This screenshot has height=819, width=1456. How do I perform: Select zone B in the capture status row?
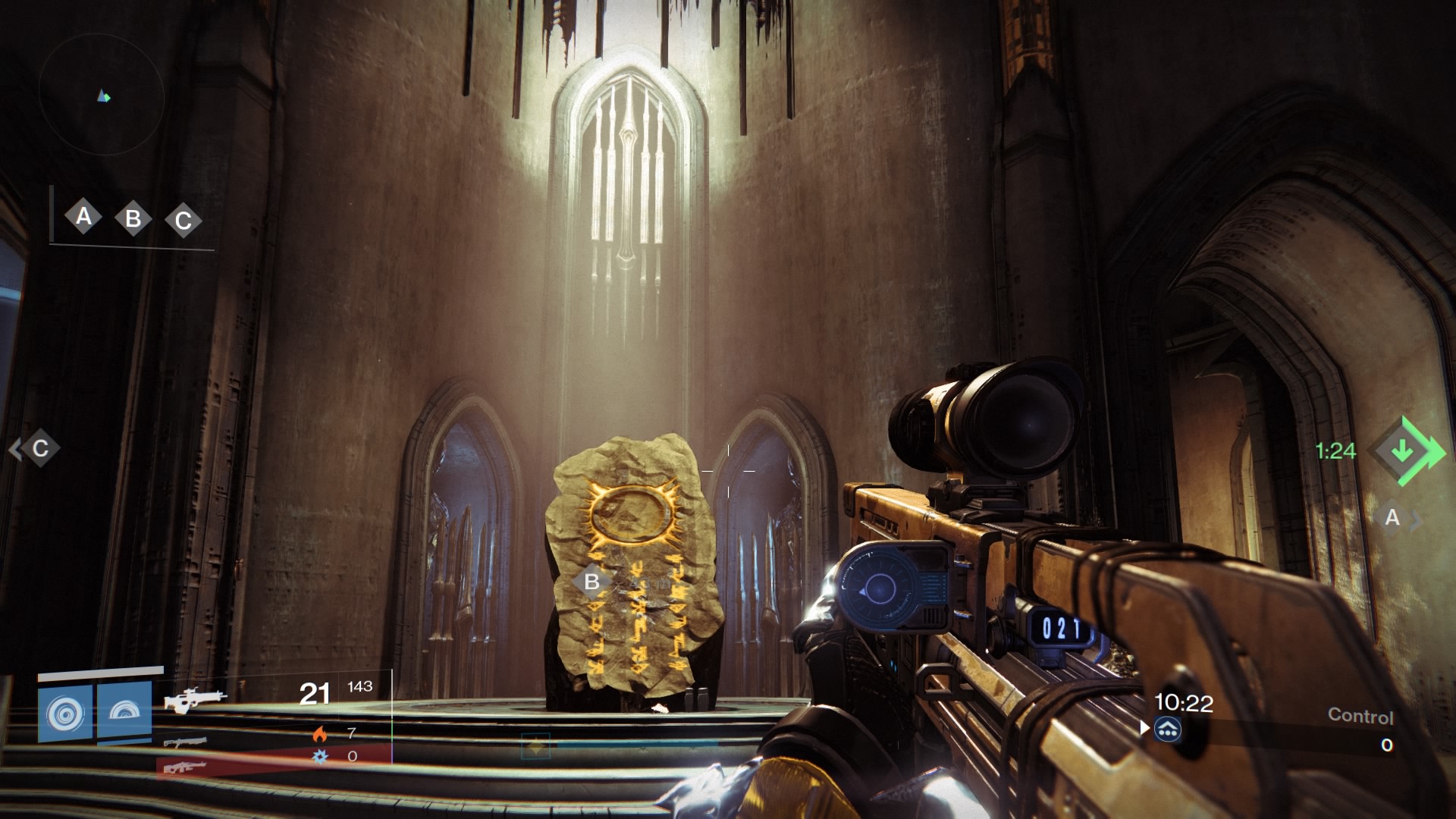133,219
